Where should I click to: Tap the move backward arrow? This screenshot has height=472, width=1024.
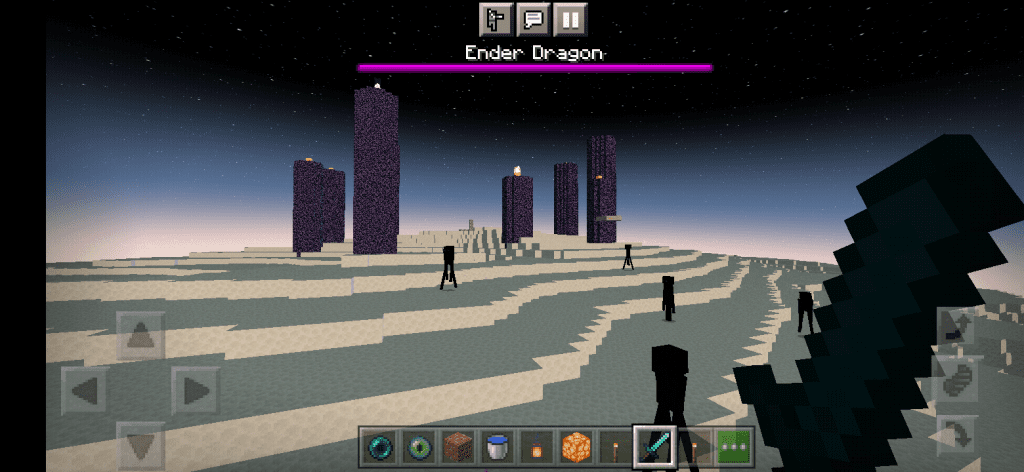pos(140,444)
